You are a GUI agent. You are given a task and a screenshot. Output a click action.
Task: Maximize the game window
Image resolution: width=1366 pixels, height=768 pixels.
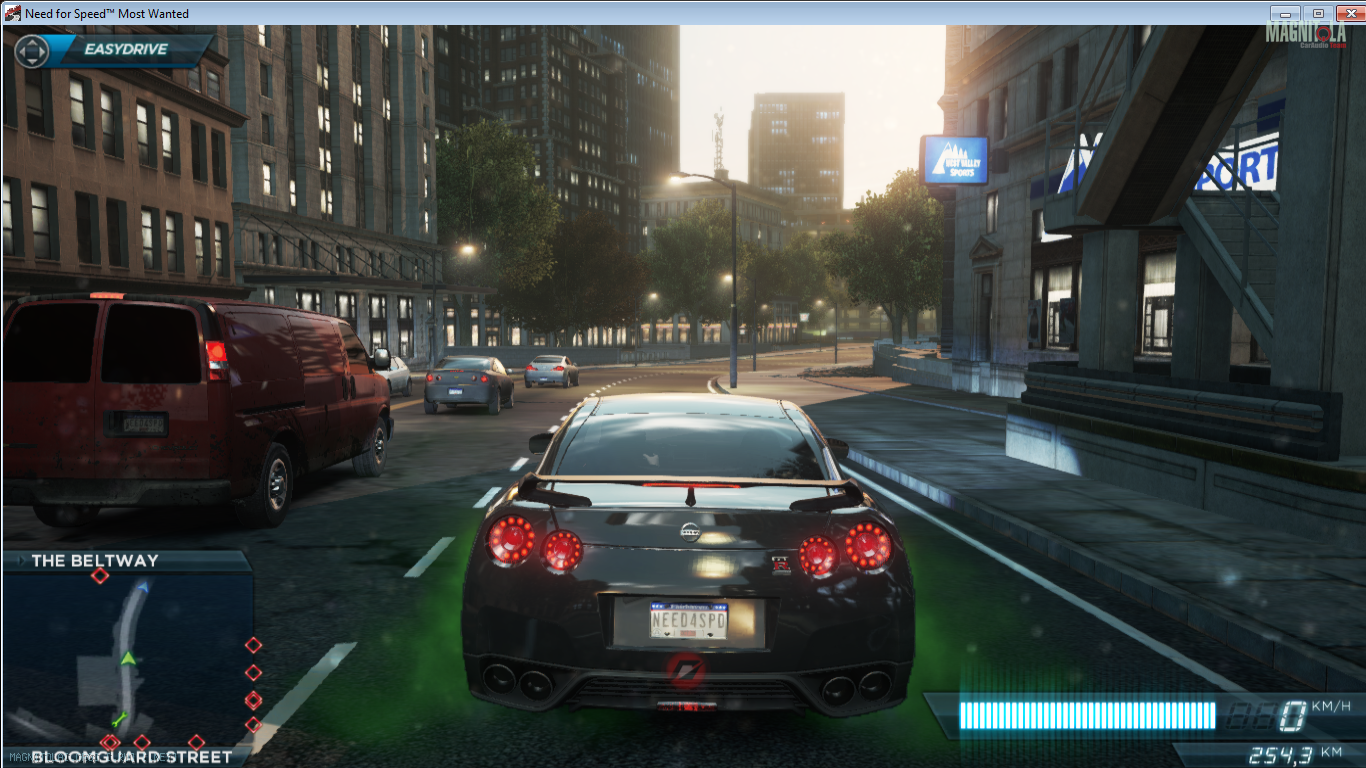(1317, 13)
